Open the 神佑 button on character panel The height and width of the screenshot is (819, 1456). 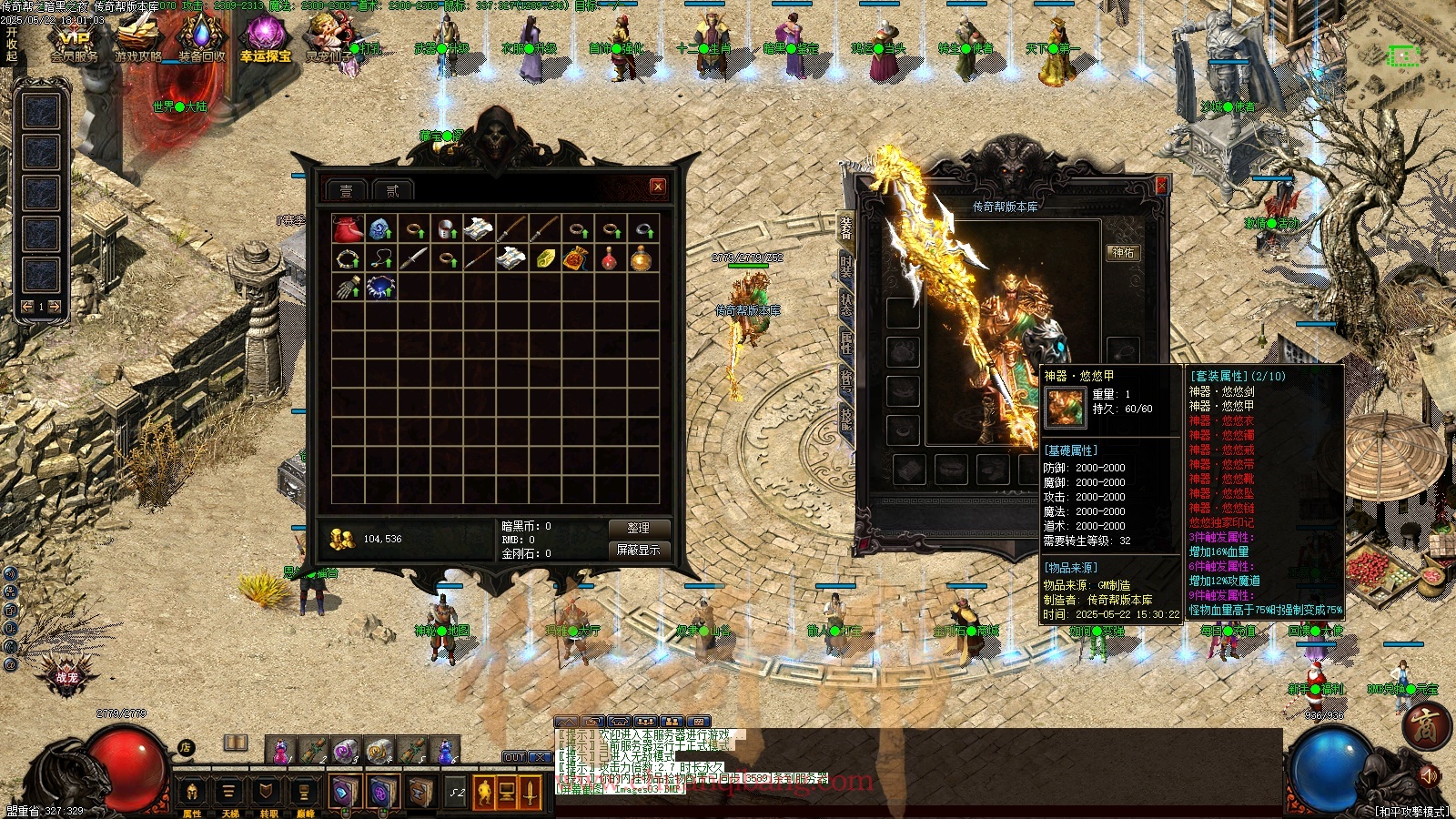1123,252
